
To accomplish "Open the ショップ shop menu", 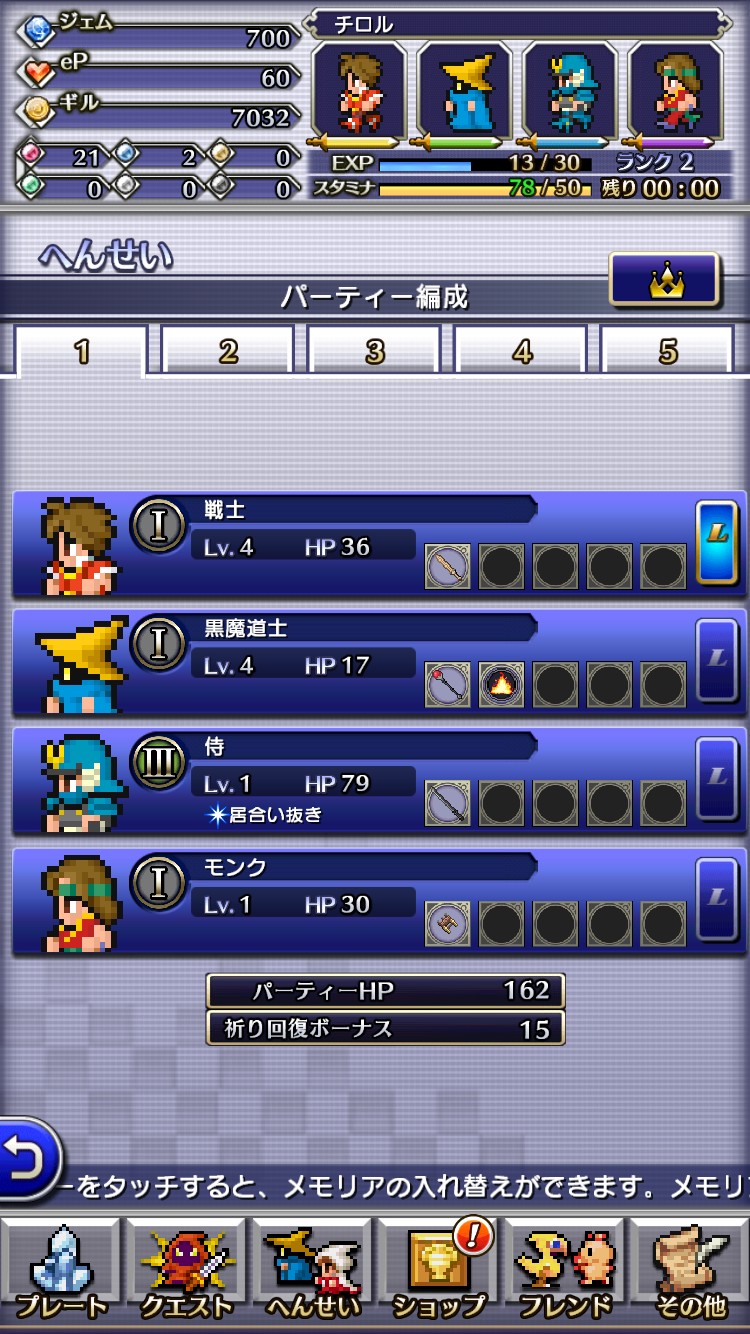I will [x=438, y=1272].
